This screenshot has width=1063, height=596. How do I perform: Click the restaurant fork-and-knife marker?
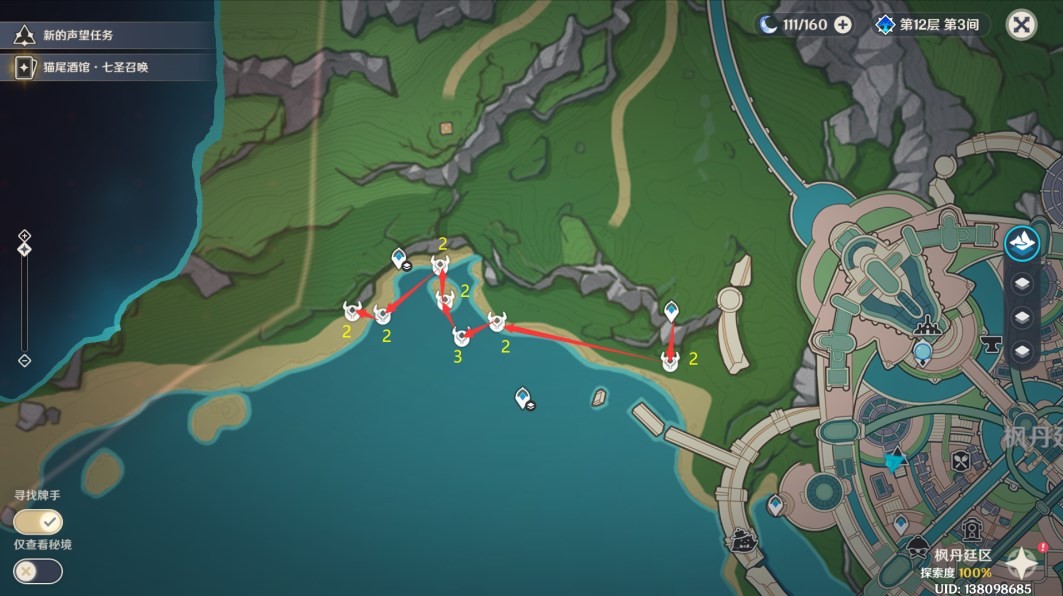[x=960, y=462]
